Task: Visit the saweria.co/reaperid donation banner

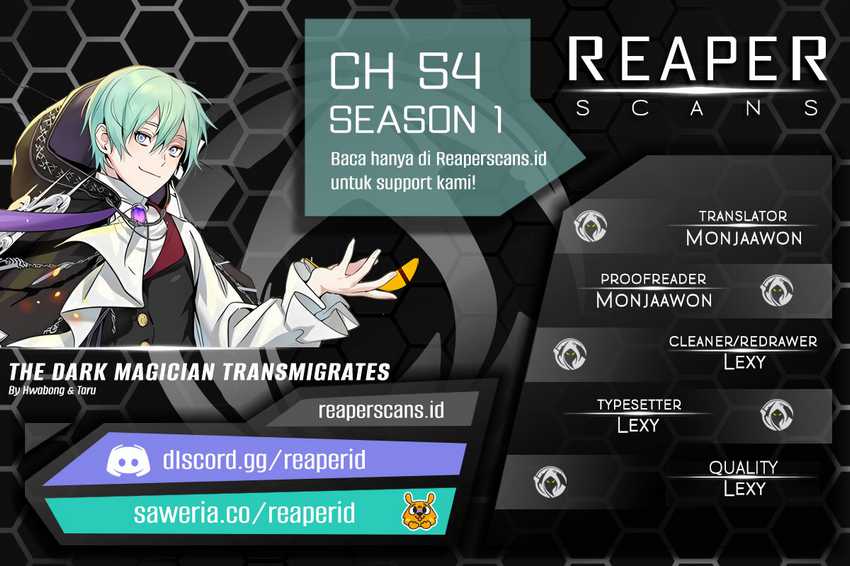Action: (x=245, y=512)
